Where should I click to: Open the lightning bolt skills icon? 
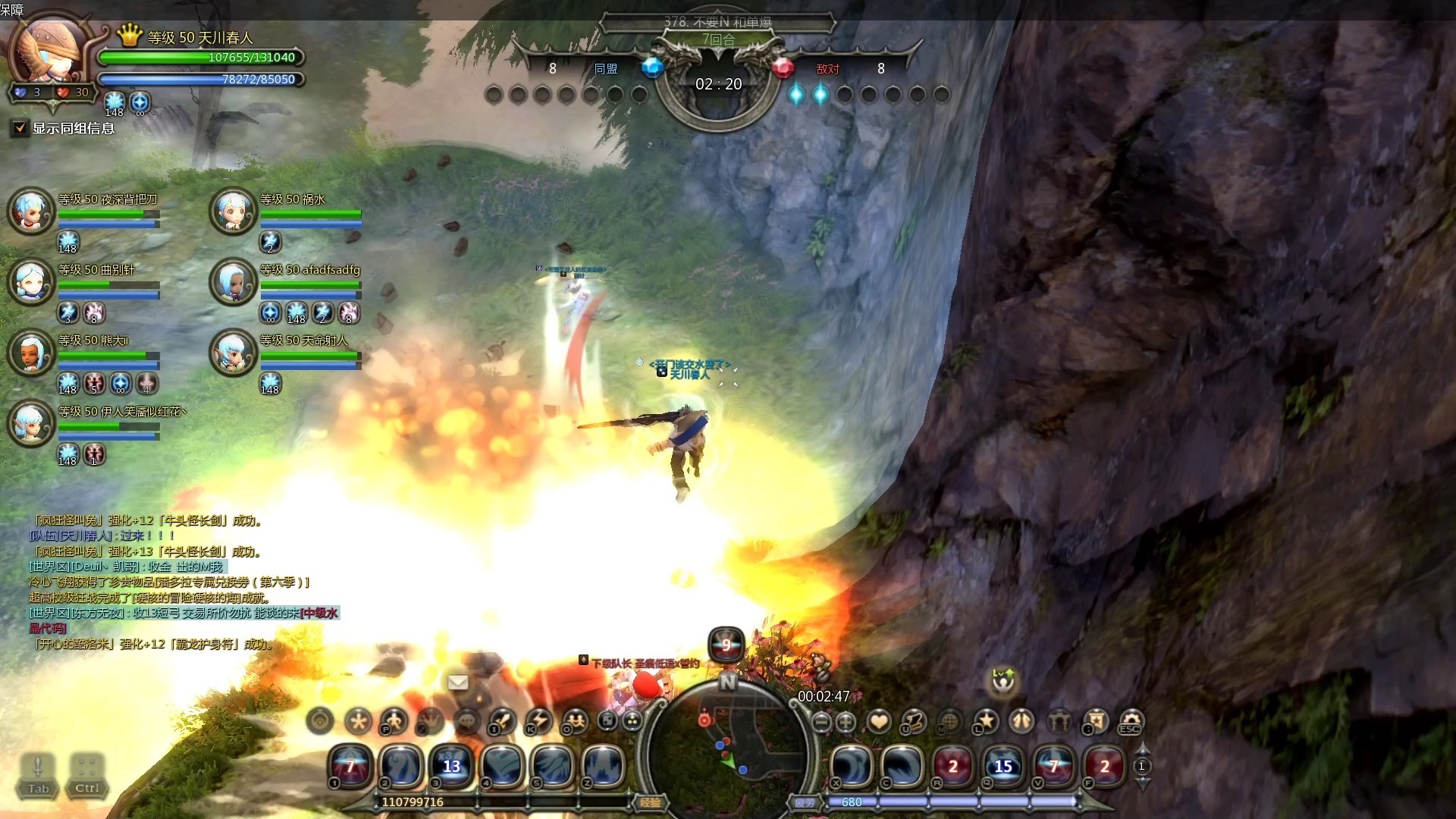tap(538, 721)
